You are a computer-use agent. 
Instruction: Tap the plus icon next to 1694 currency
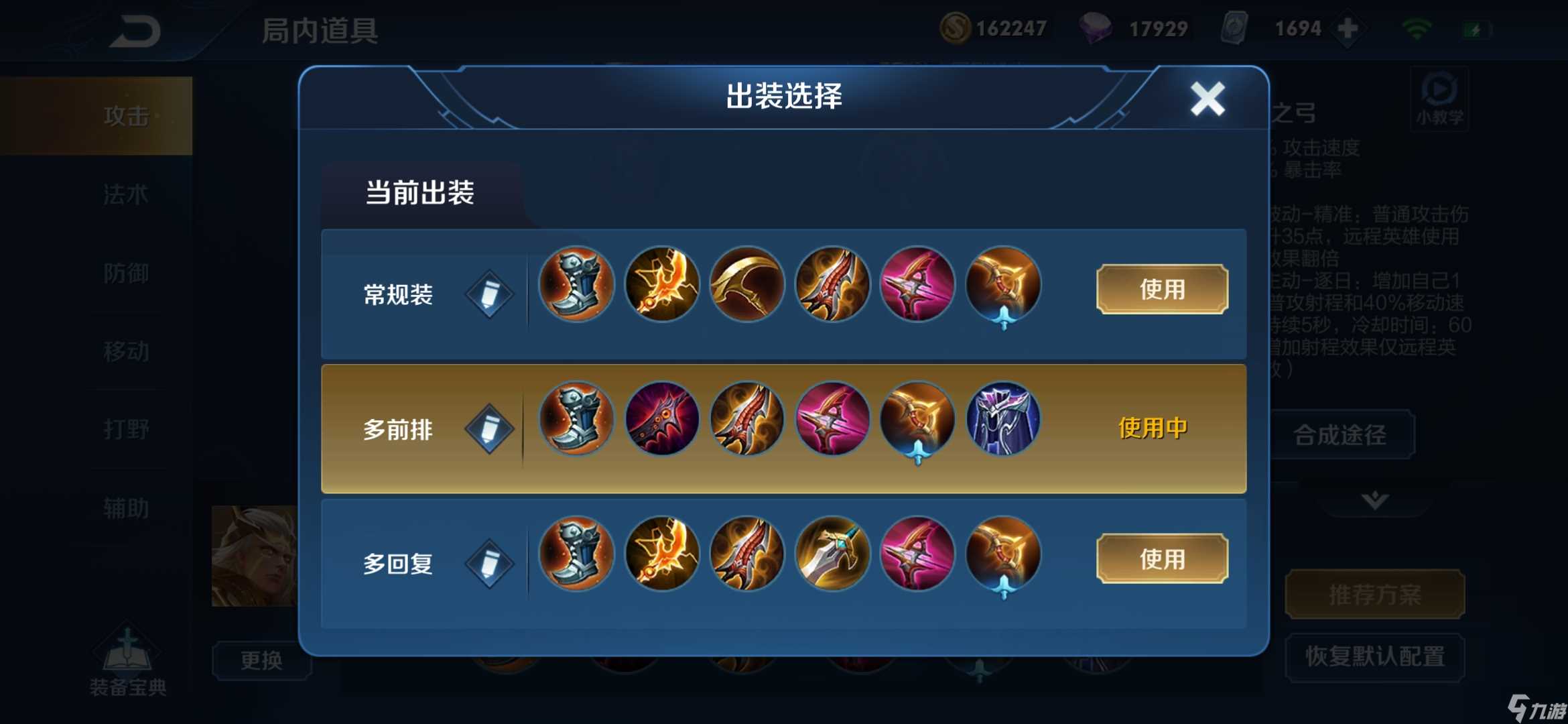1349,28
